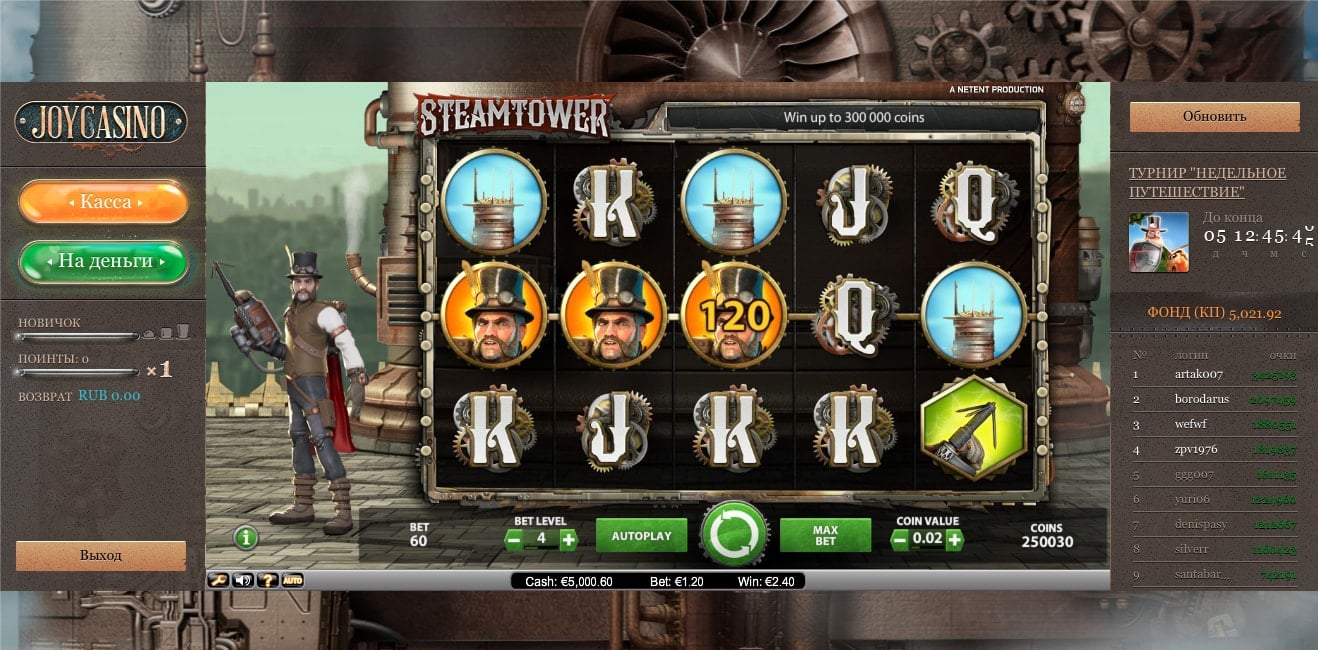Spin the reels with the green button

pyautogui.click(x=735, y=536)
